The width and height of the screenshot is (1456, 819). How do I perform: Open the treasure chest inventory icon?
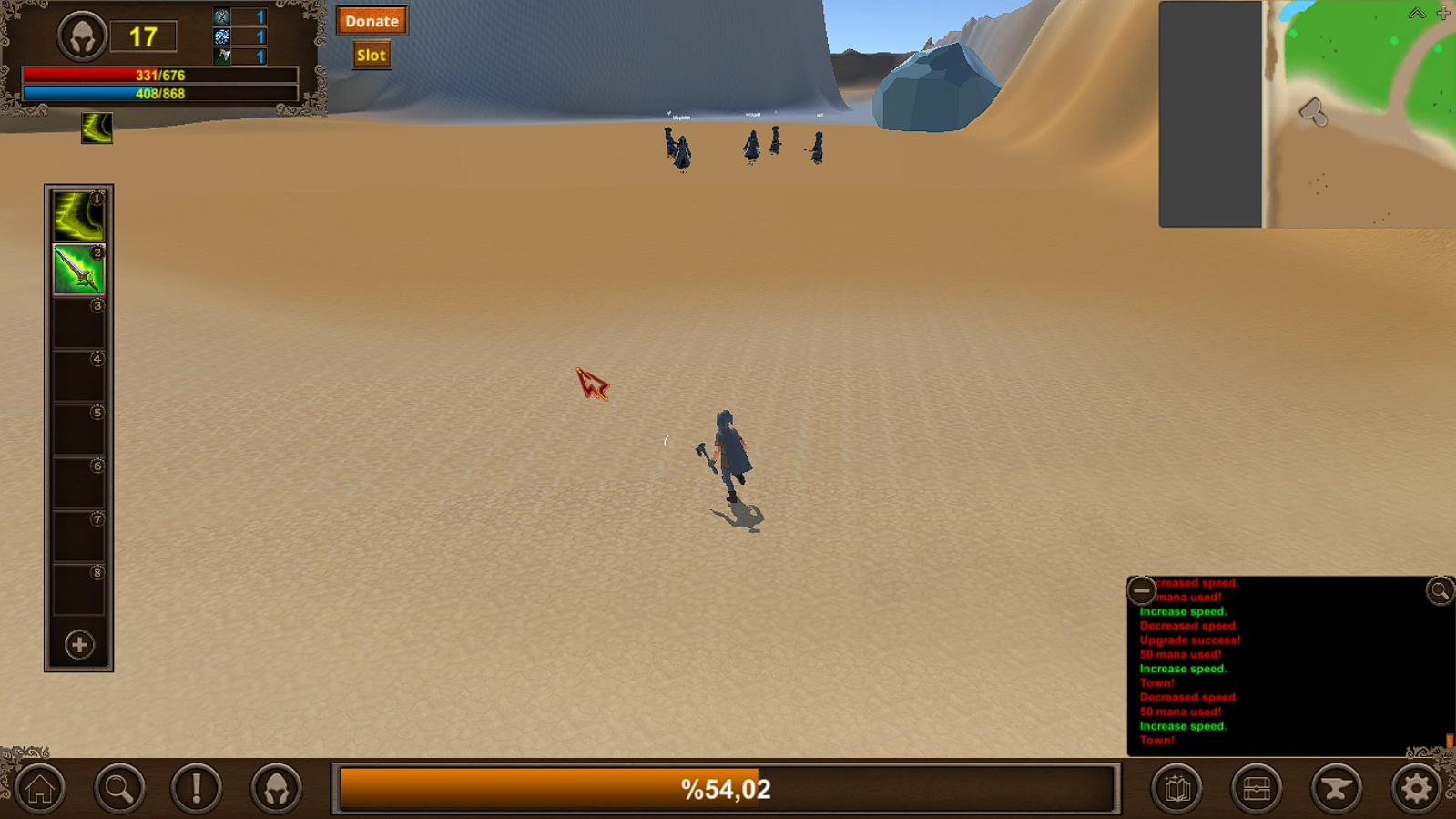click(1257, 786)
